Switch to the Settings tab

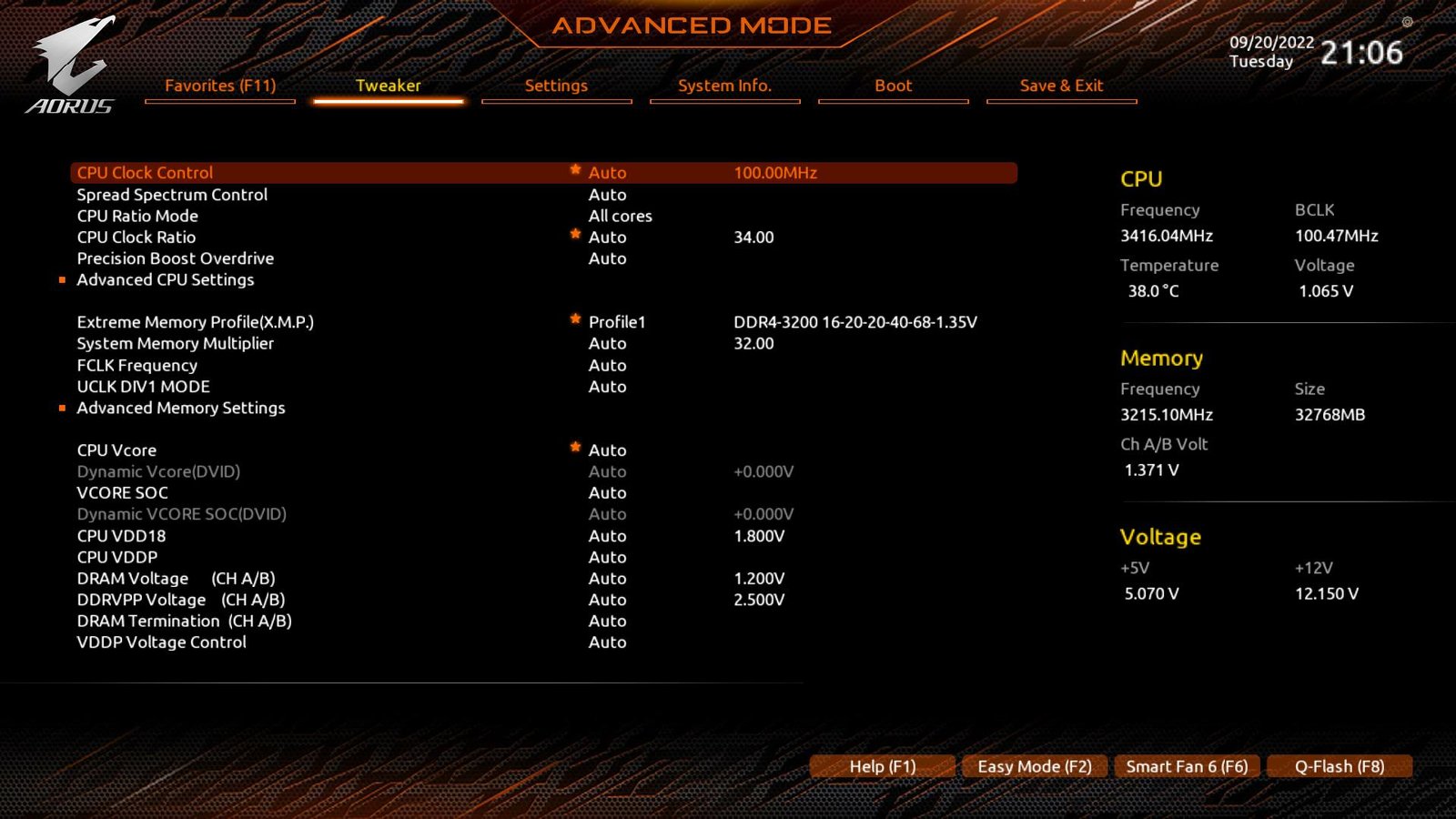coord(556,86)
